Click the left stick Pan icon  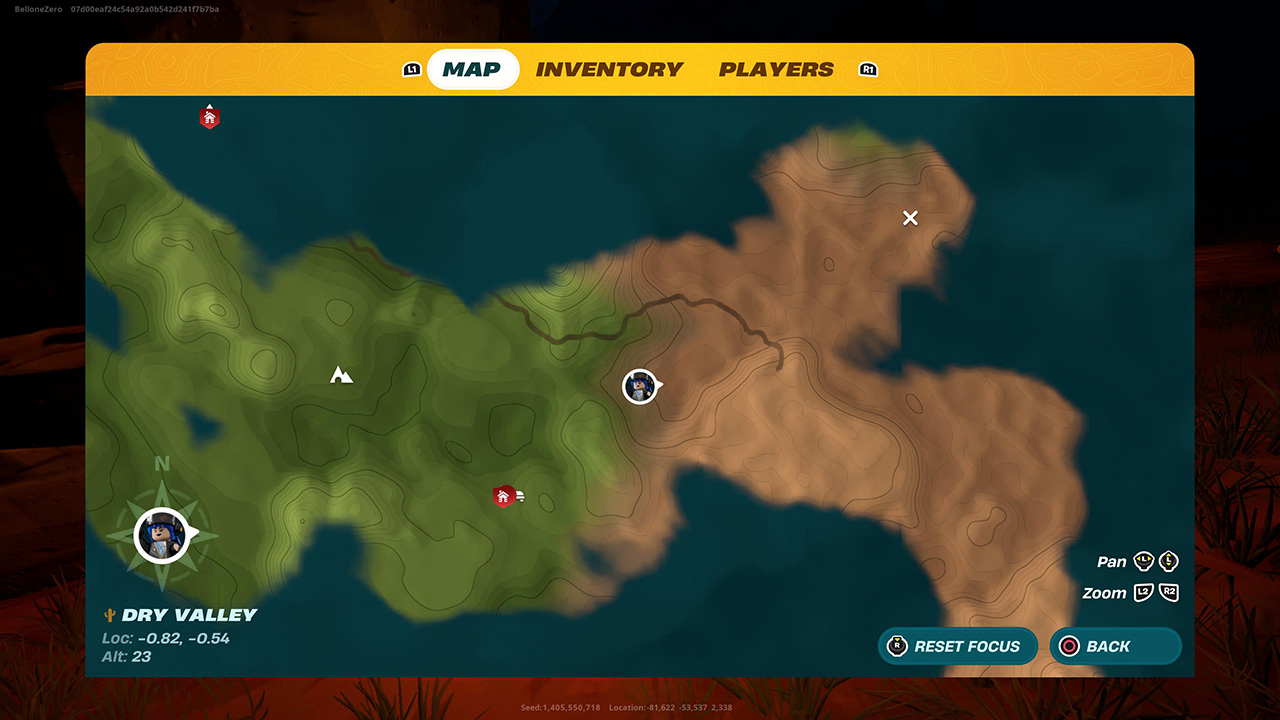[x=1144, y=562]
